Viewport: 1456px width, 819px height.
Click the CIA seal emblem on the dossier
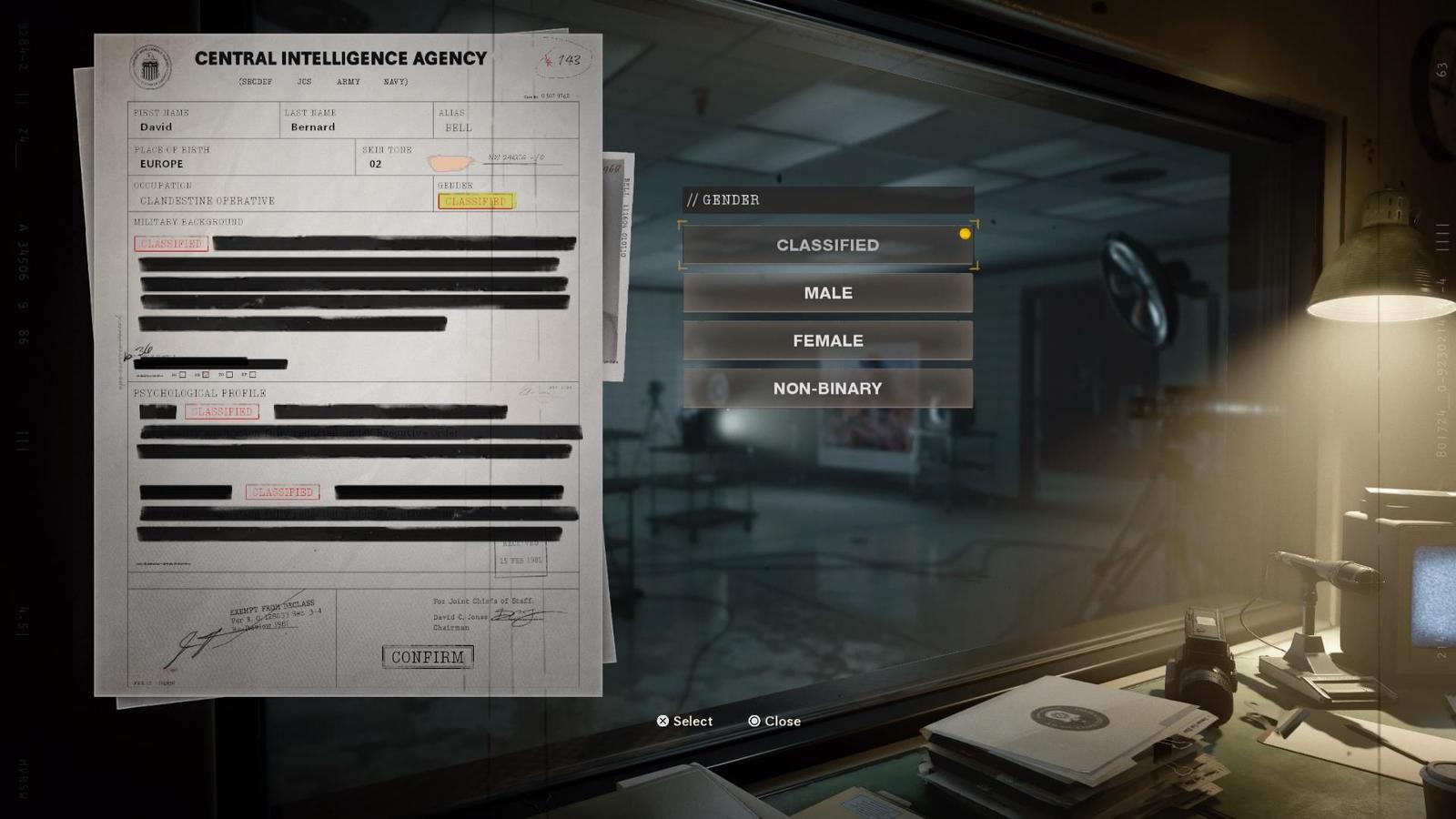(153, 66)
